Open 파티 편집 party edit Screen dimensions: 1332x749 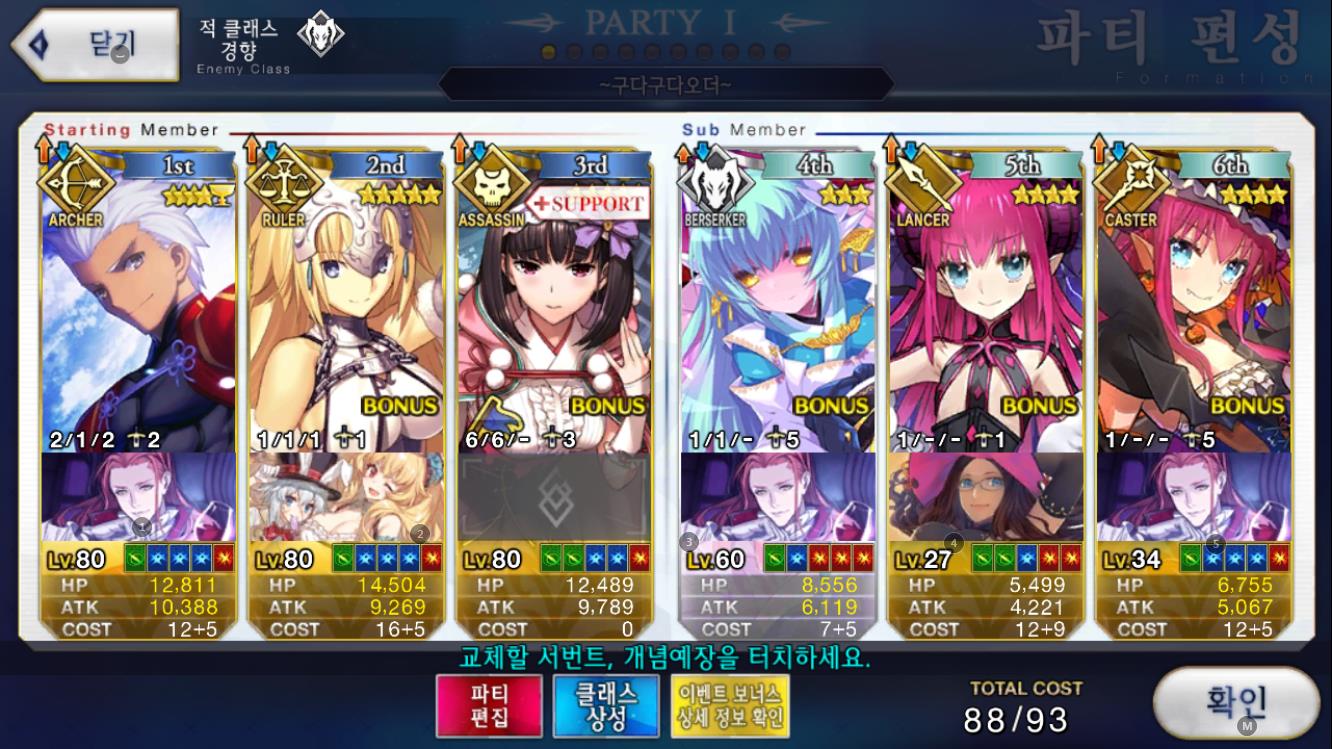pos(489,705)
